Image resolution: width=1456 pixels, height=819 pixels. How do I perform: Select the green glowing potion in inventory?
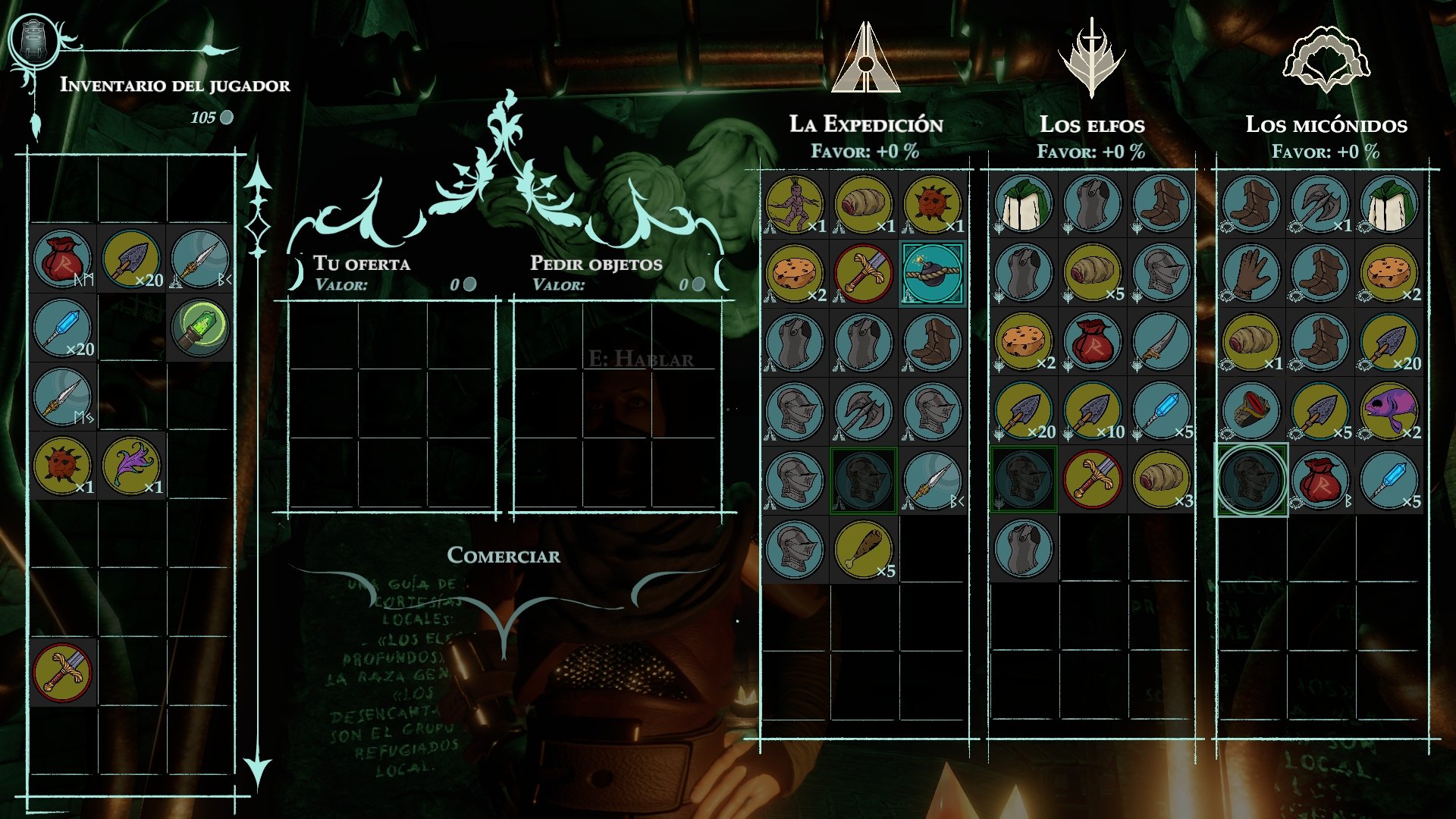point(200,328)
